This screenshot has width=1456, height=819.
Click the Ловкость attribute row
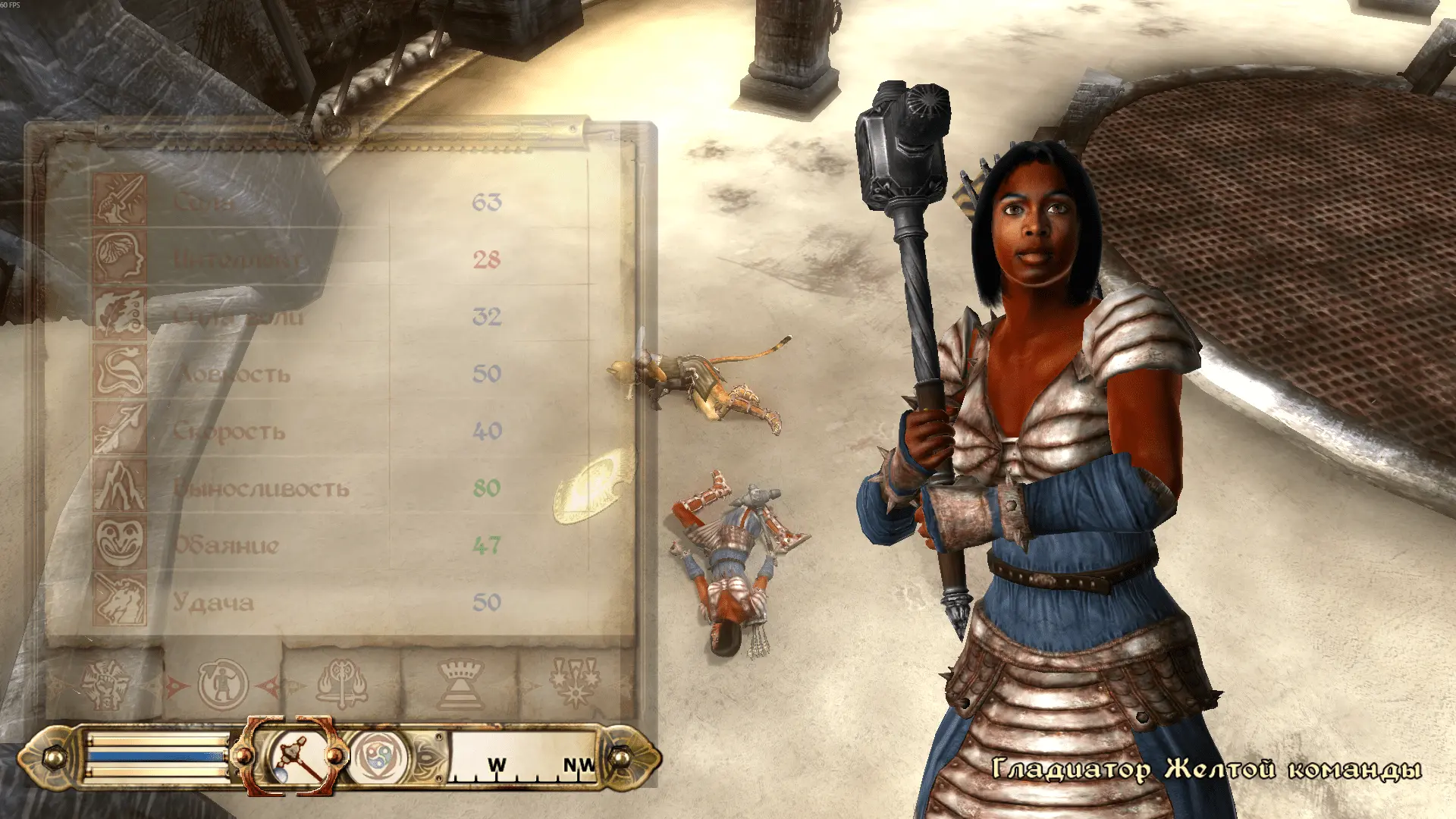[x=341, y=374]
